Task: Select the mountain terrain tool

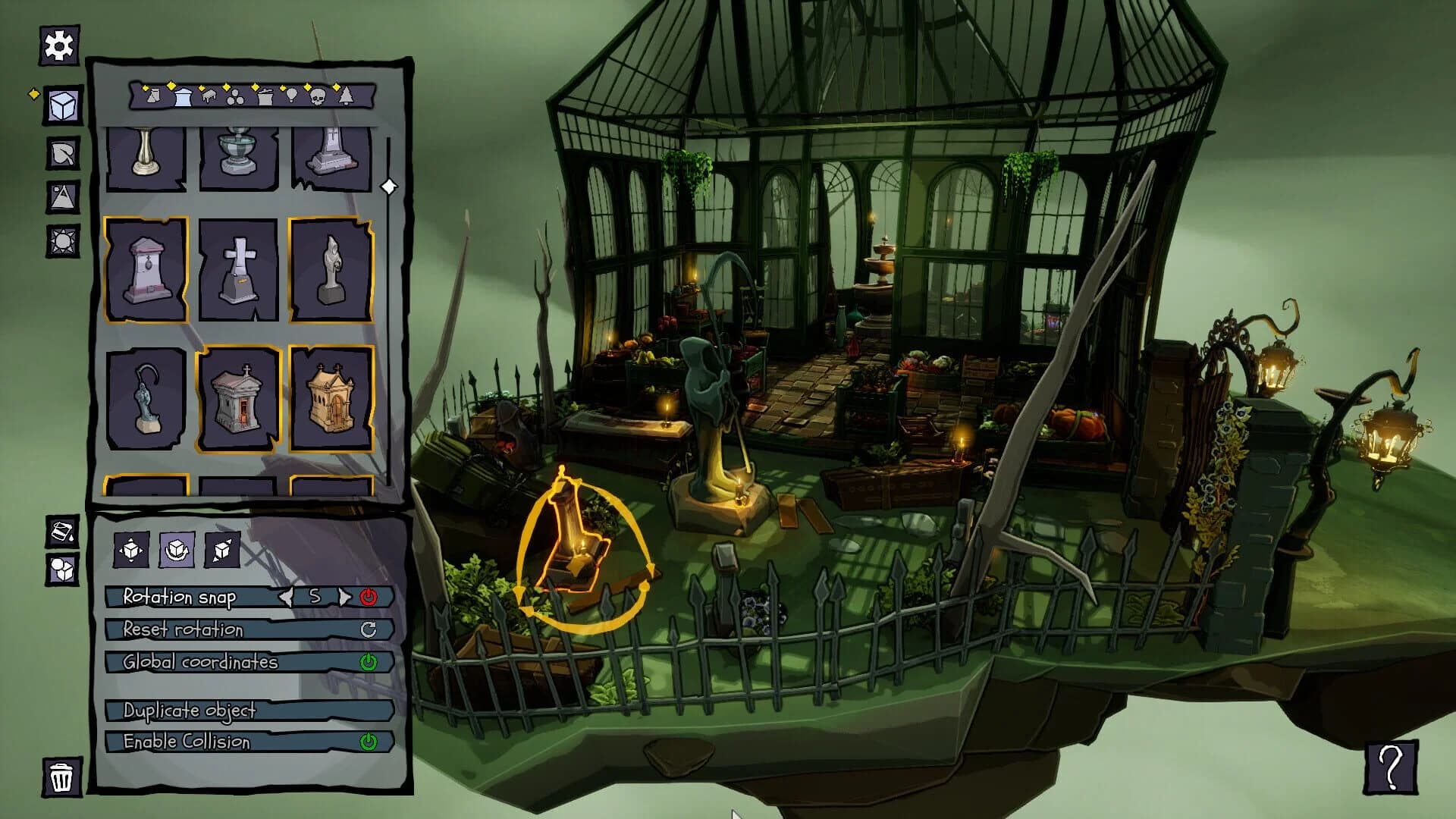Action: click(64, 197)
